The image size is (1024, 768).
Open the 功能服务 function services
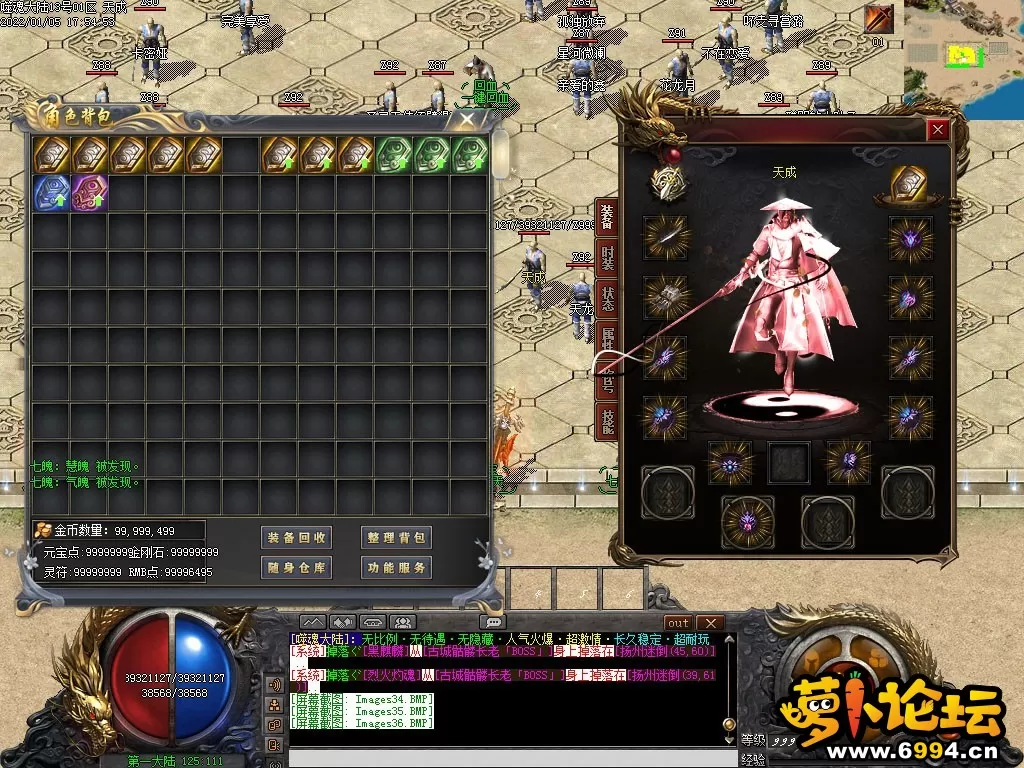[396, 567]
